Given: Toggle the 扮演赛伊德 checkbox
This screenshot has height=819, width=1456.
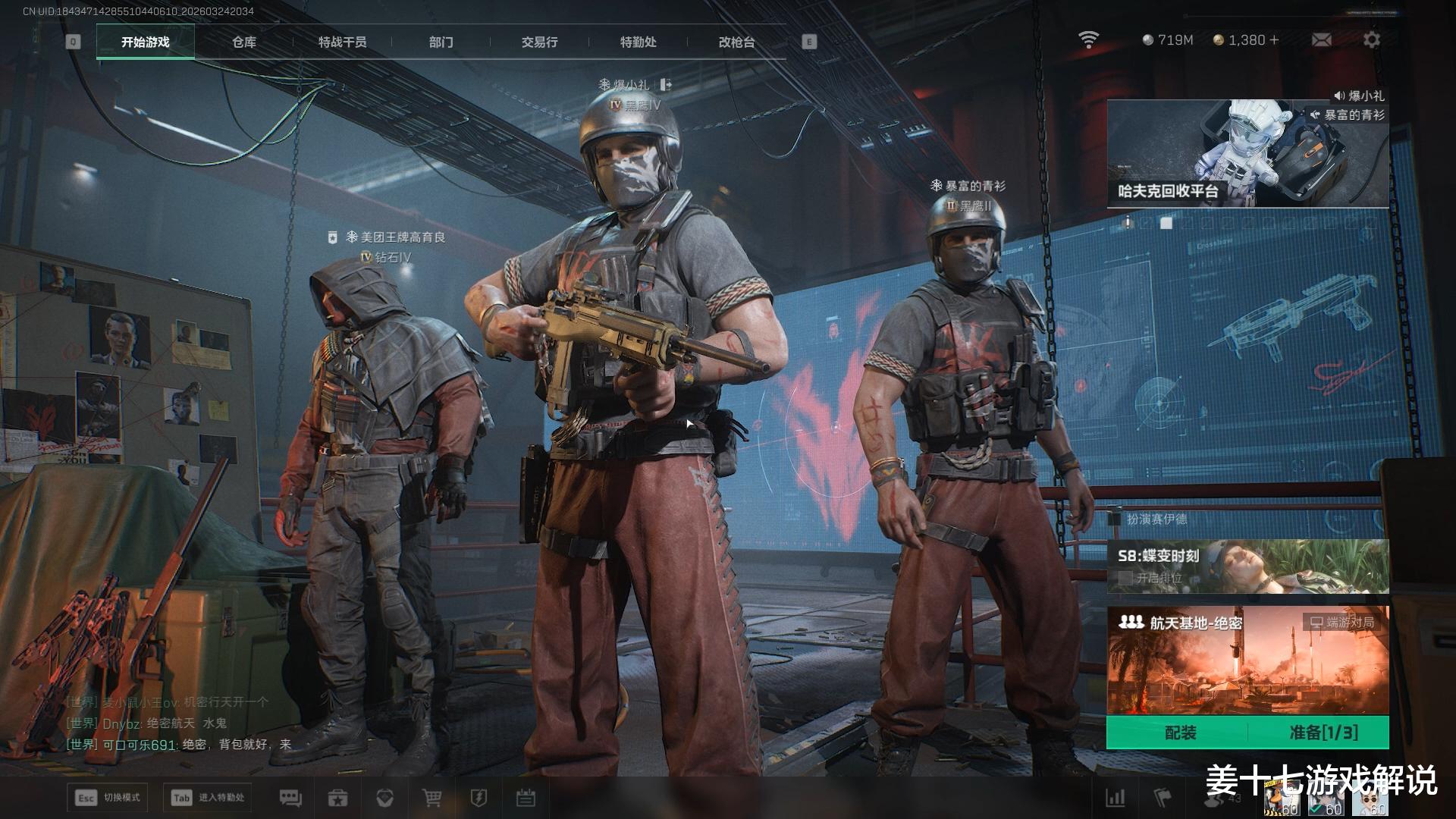Looking at the screenshot, I should pyautogui.click(x=1115, y=519).
